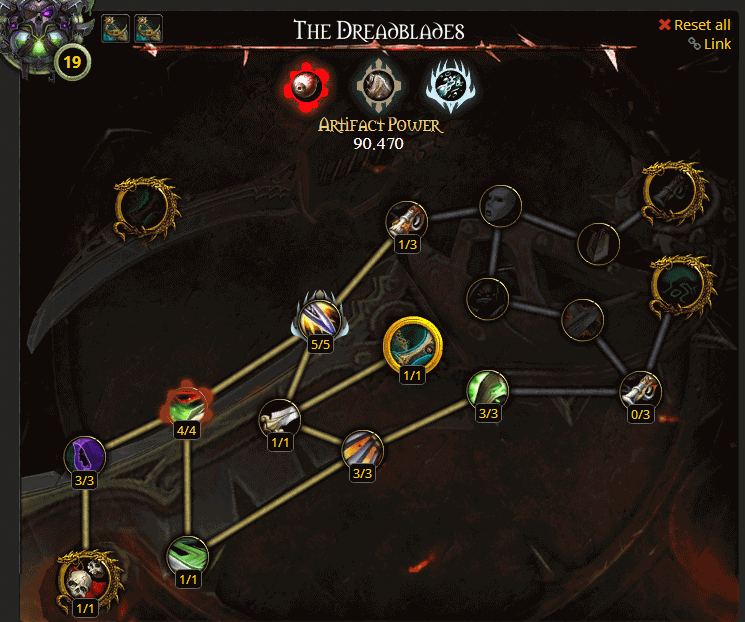The height and width of the screenshot is (622, 745).
Task: Select the 5/5 winged blade trait
Action: pyautogui.click(x=321, y=322)
